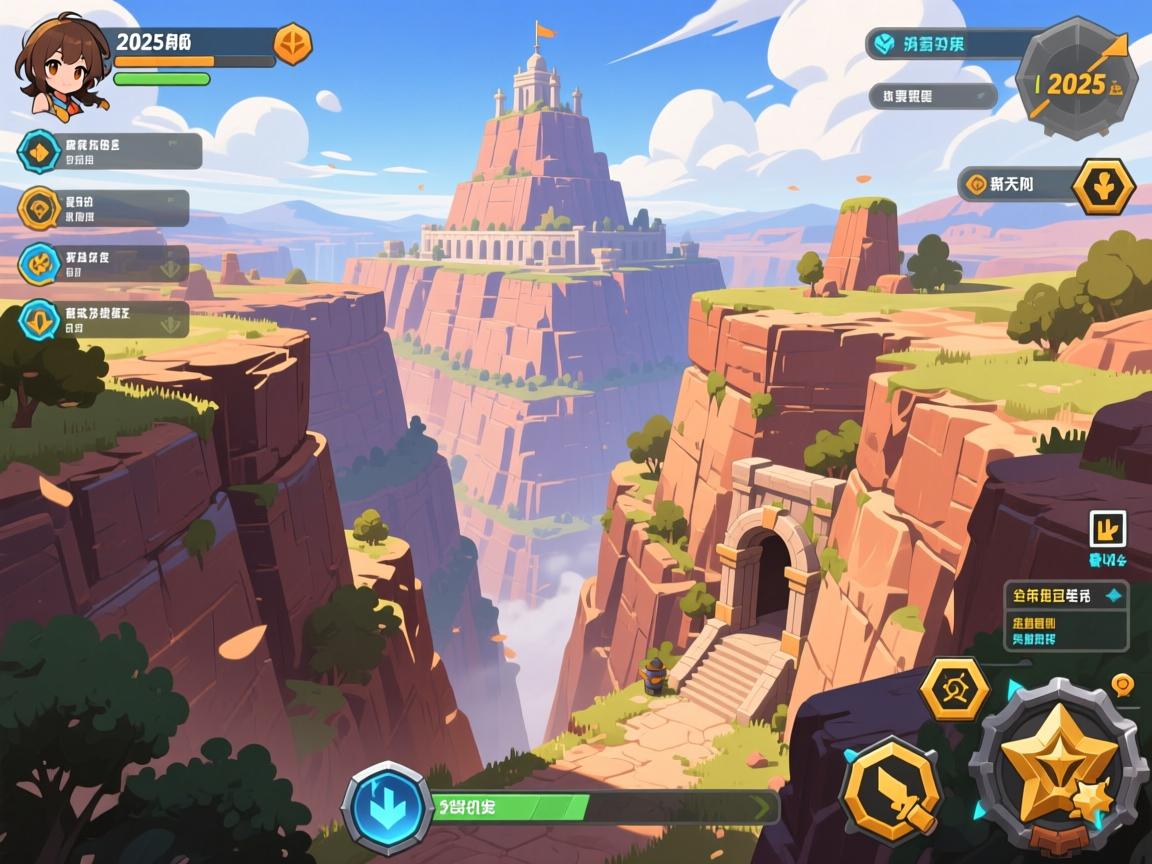Click the arrow at the green bar's end
Screen dimensions: 1152x864
[763, 807]
